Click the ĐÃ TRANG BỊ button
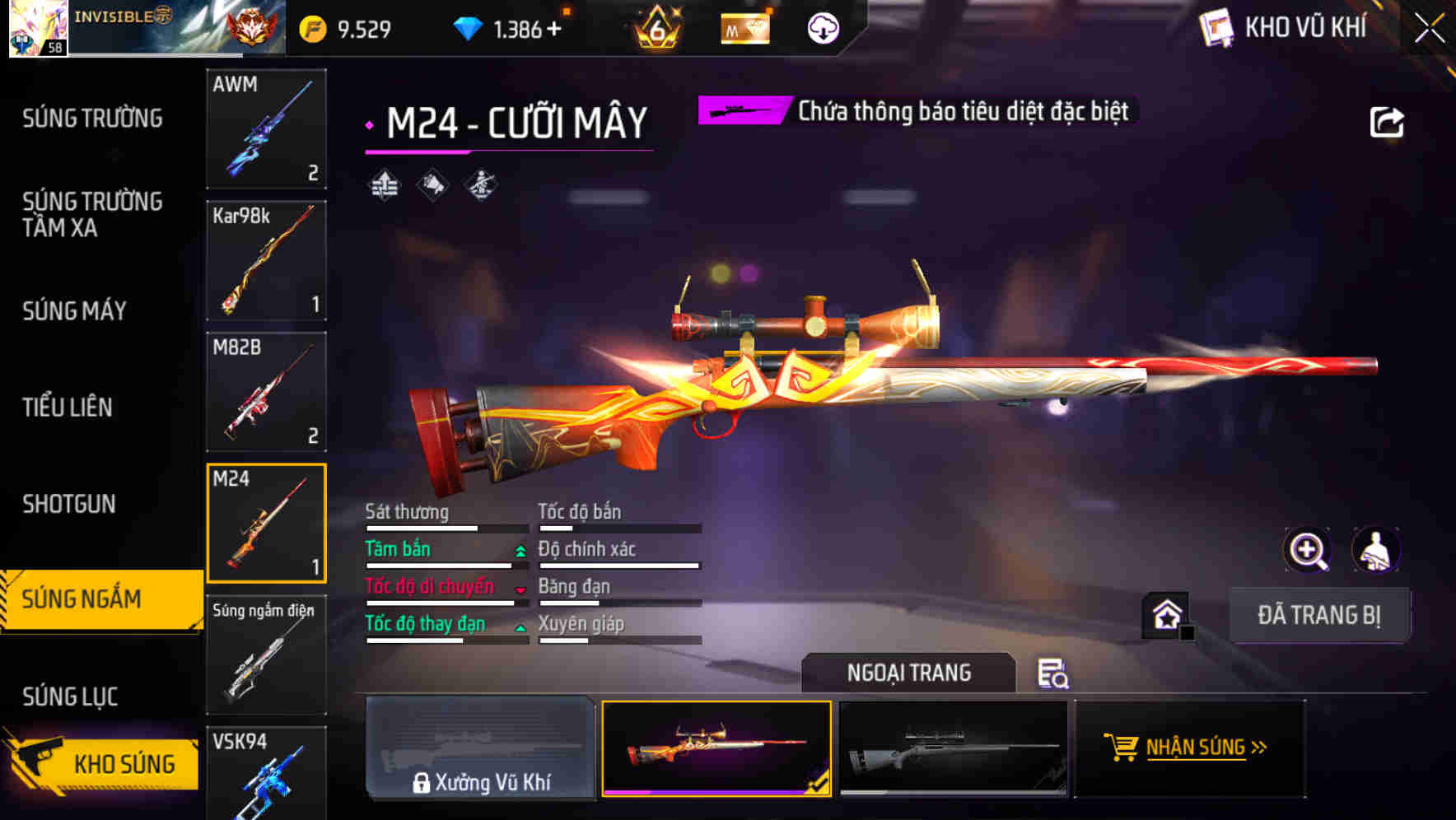1456x820 pixels. 1320,615
